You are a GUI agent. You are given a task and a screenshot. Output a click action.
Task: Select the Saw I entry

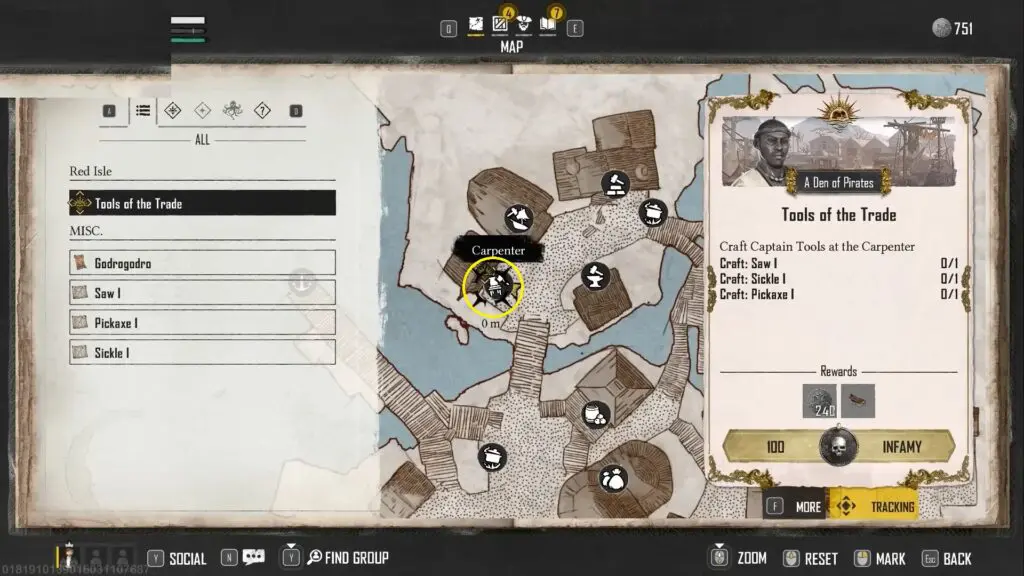point(202,293)
